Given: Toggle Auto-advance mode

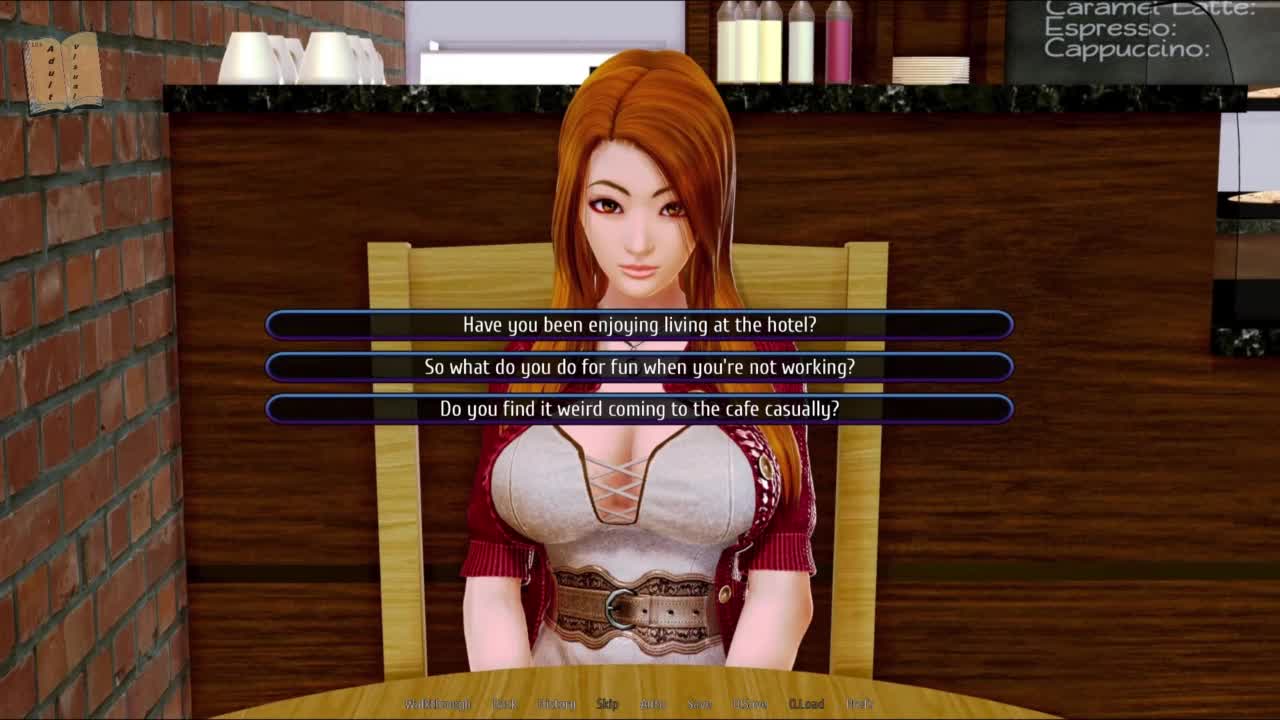Looking at the screenshot, I should 652,704.
